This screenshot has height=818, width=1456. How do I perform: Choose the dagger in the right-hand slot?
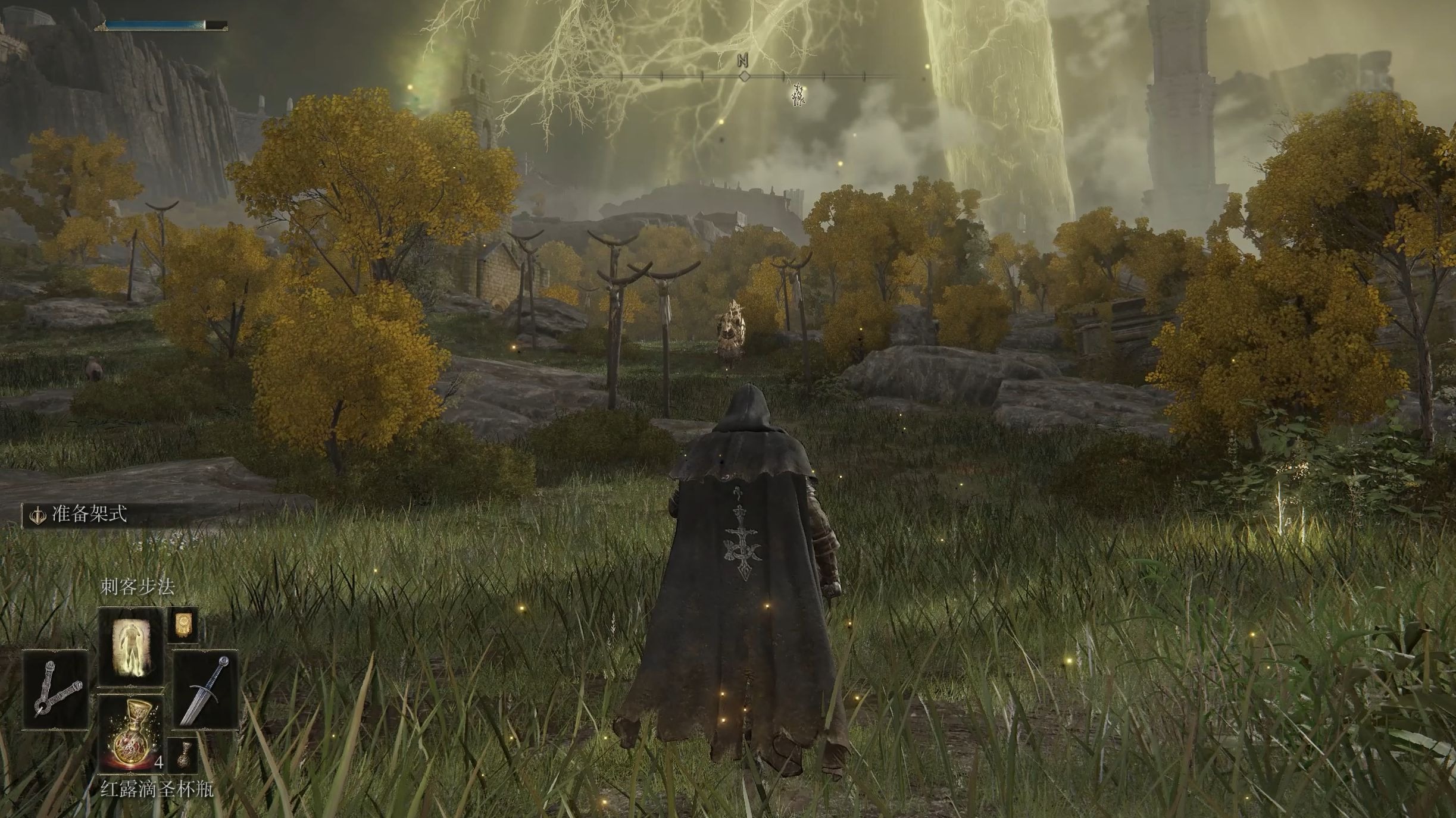tap(205, 690)
